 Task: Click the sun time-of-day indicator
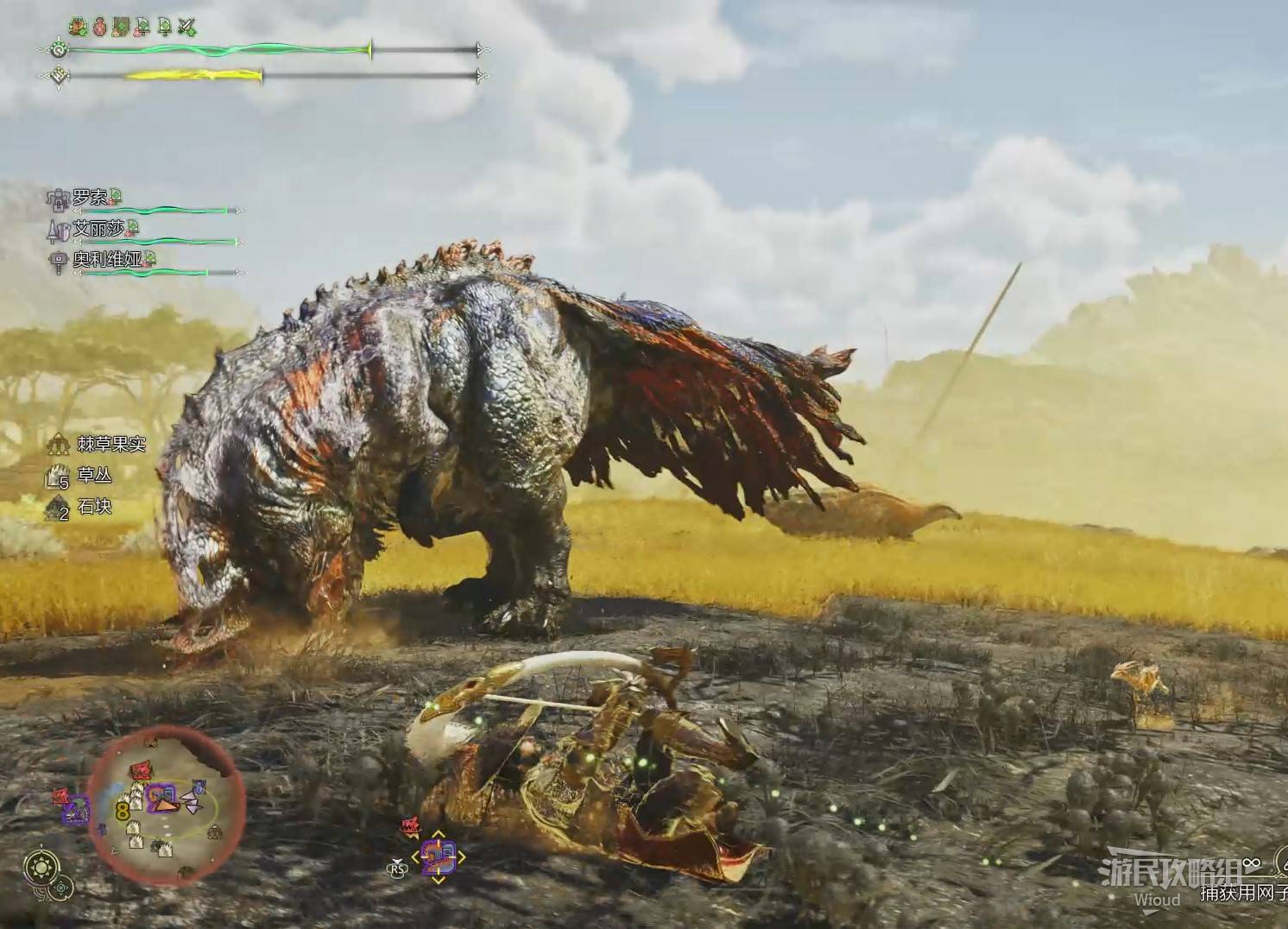tap(39, 866)
